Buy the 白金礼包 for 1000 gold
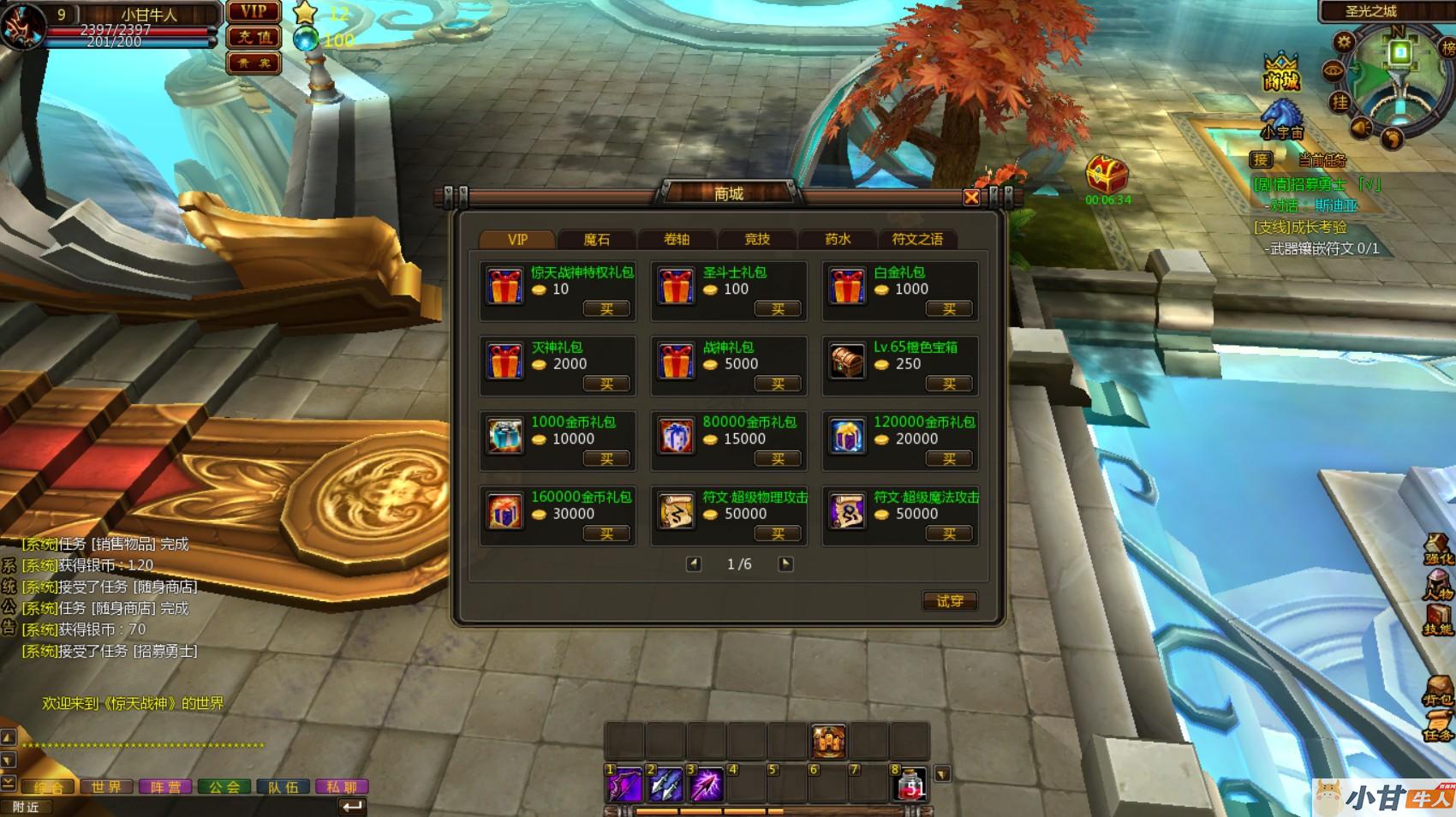This screenshot has width=1456, height=817. click(x=949, y=309)
